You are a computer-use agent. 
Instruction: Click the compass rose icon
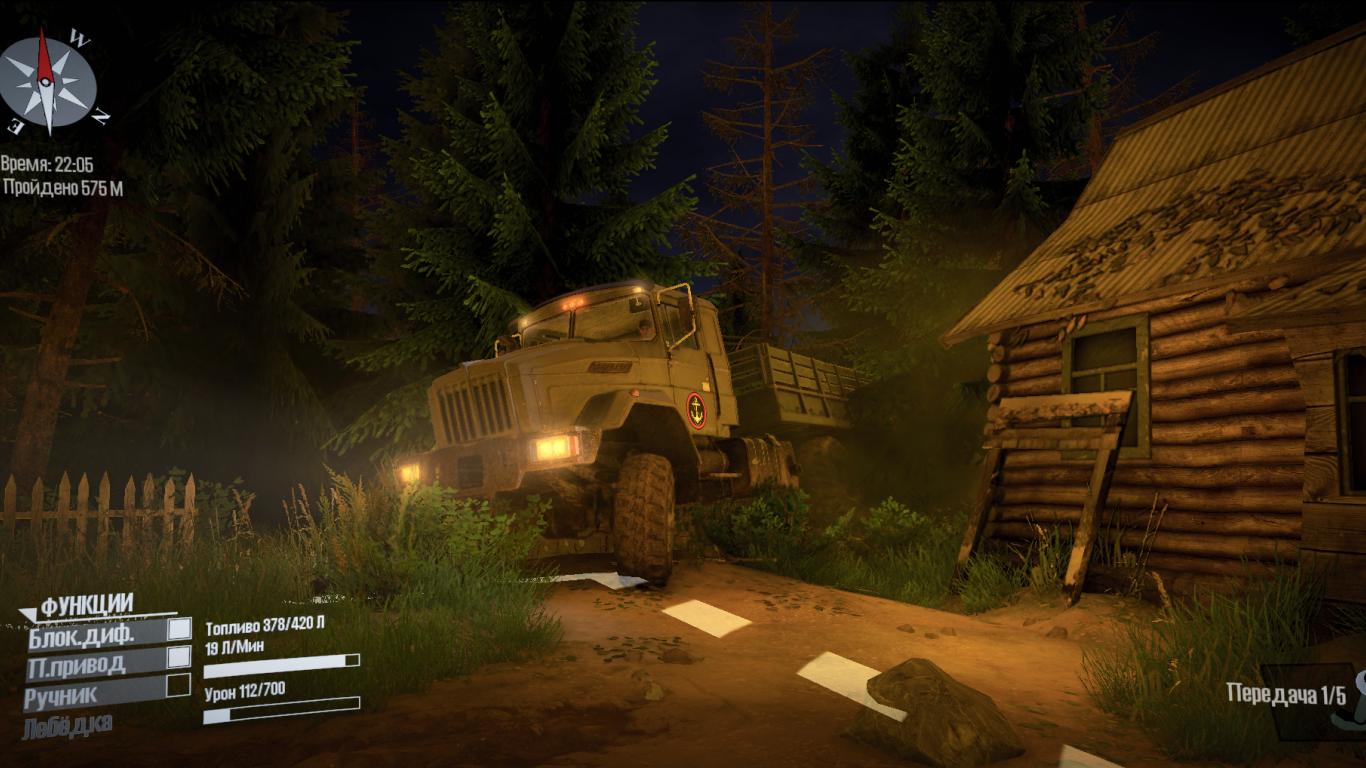pyautogui.click(x=48, y=83)
